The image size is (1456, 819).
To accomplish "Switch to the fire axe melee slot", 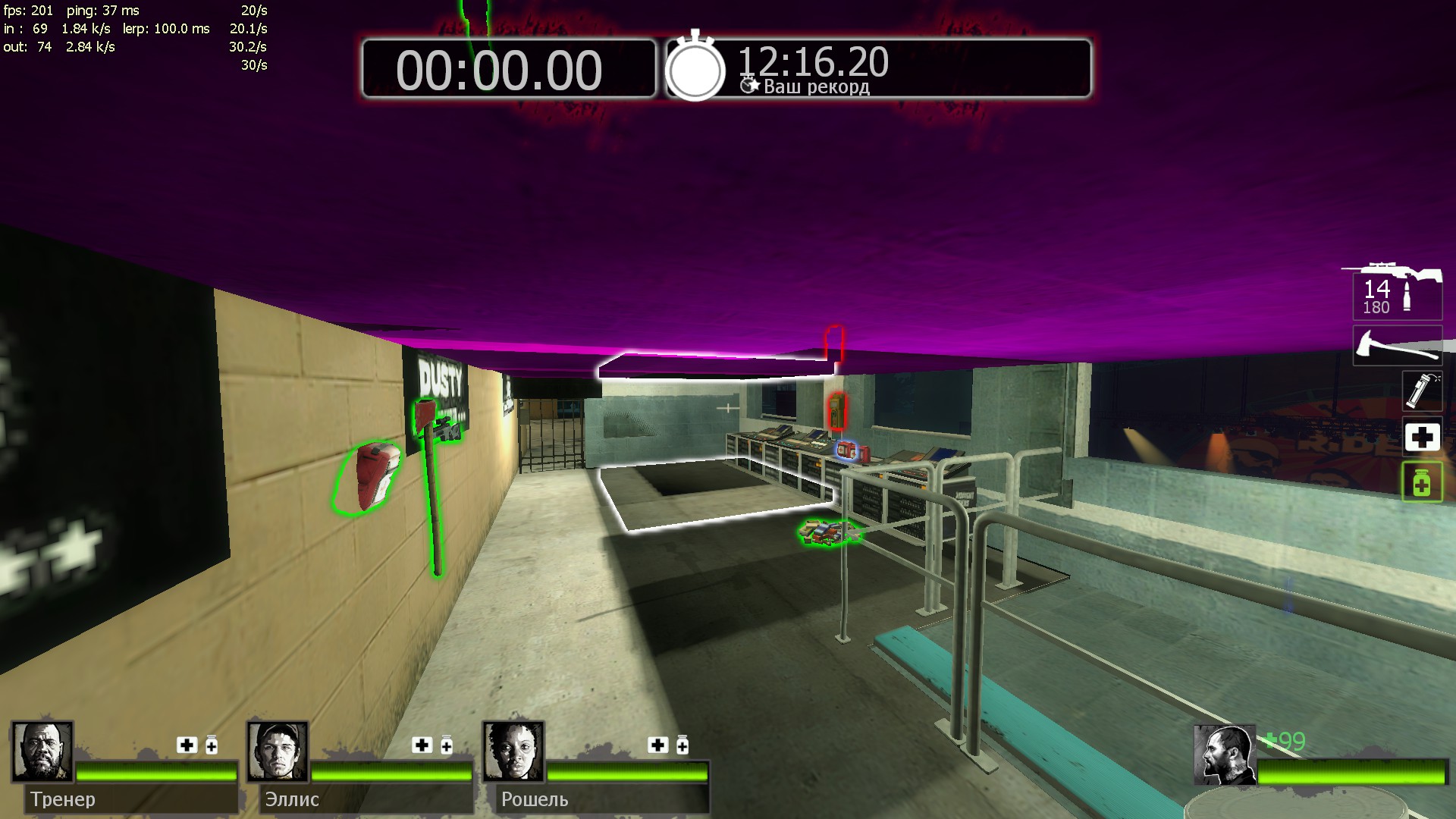I will pos(1397,347).
